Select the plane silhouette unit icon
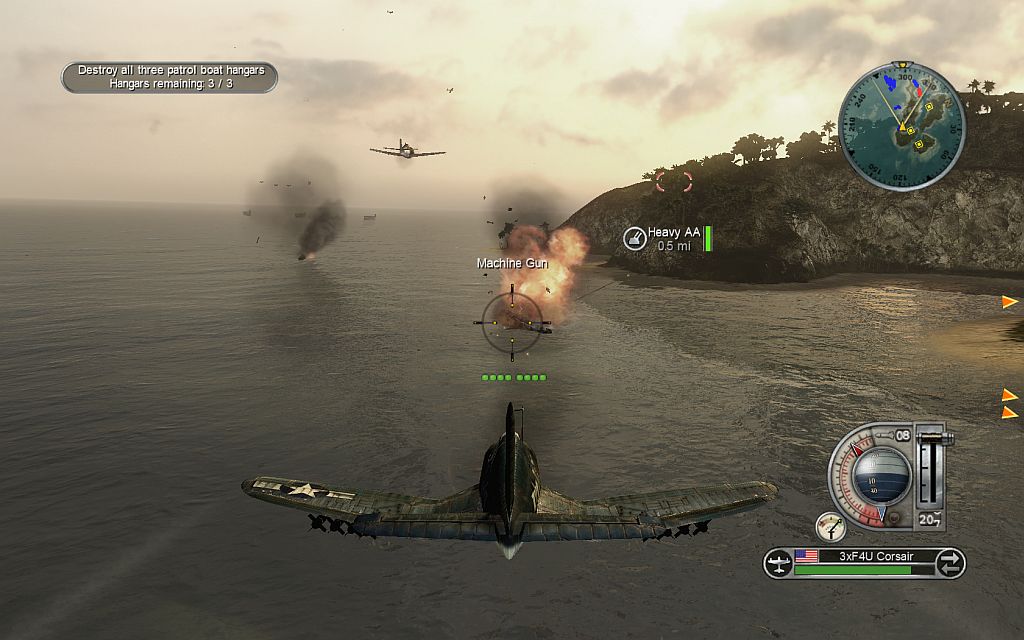 (x=778, y=563)
